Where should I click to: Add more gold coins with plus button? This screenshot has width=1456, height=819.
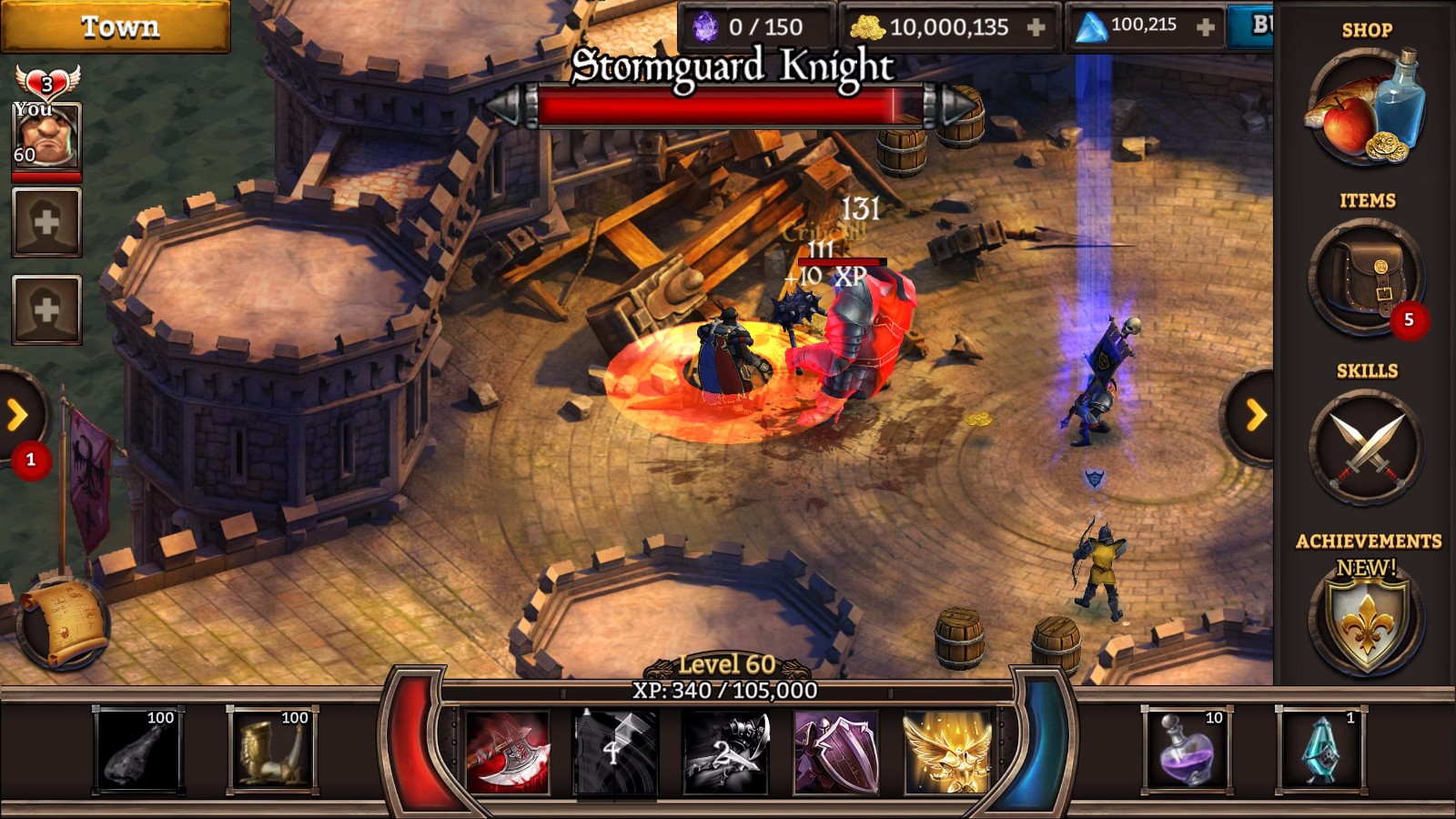1036,28
